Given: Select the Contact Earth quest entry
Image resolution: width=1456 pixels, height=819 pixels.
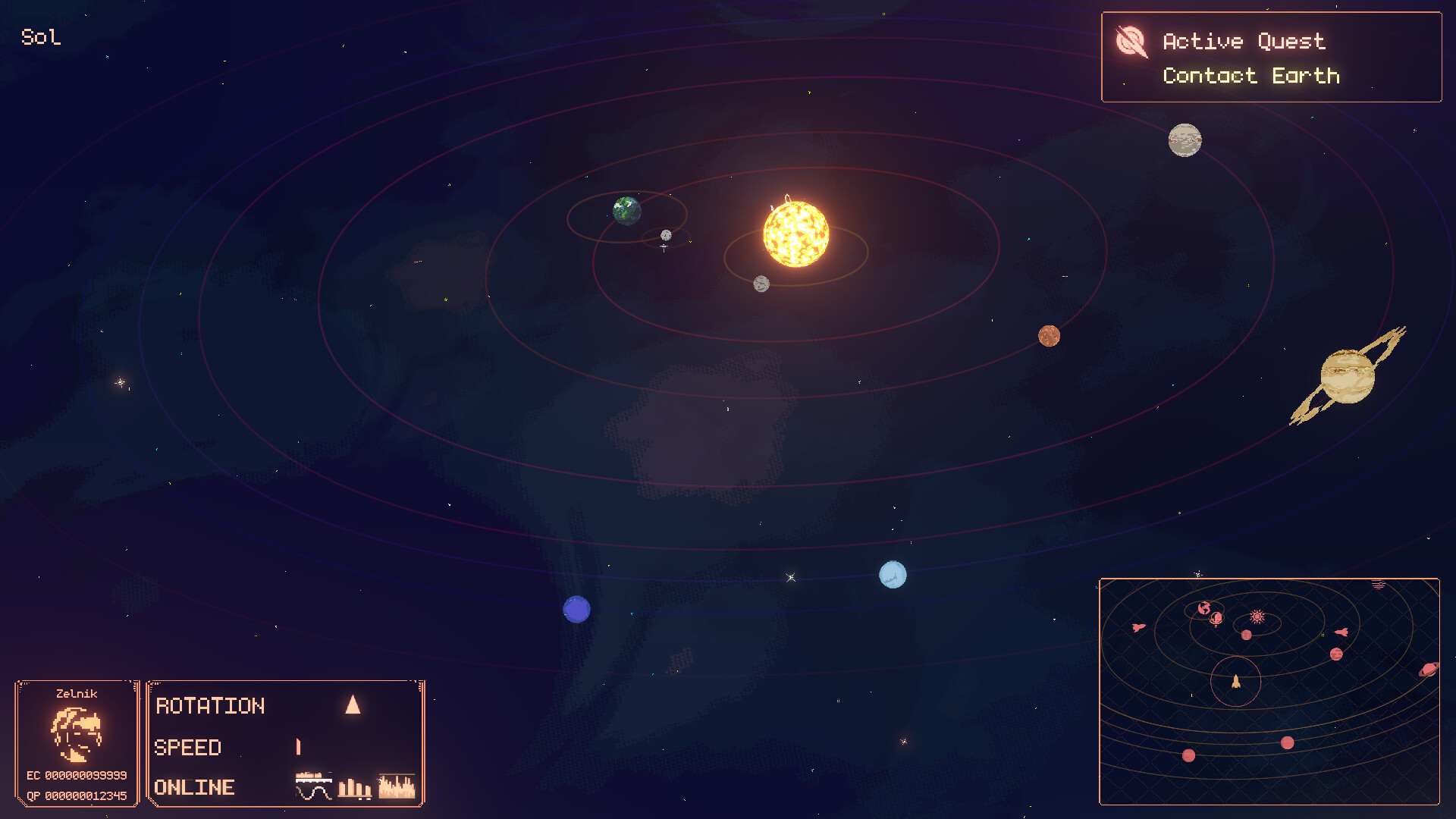Looking at the screenshot, I should pos(1251,76).
